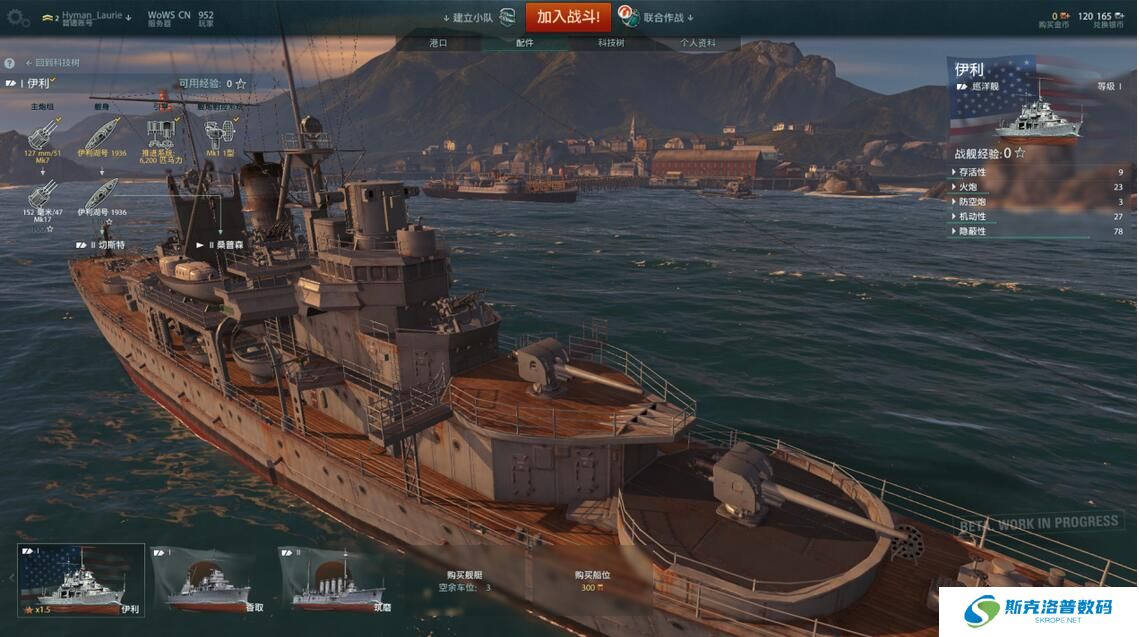Switch to the 科技树 tech tree tab

(x=611, y=43)
